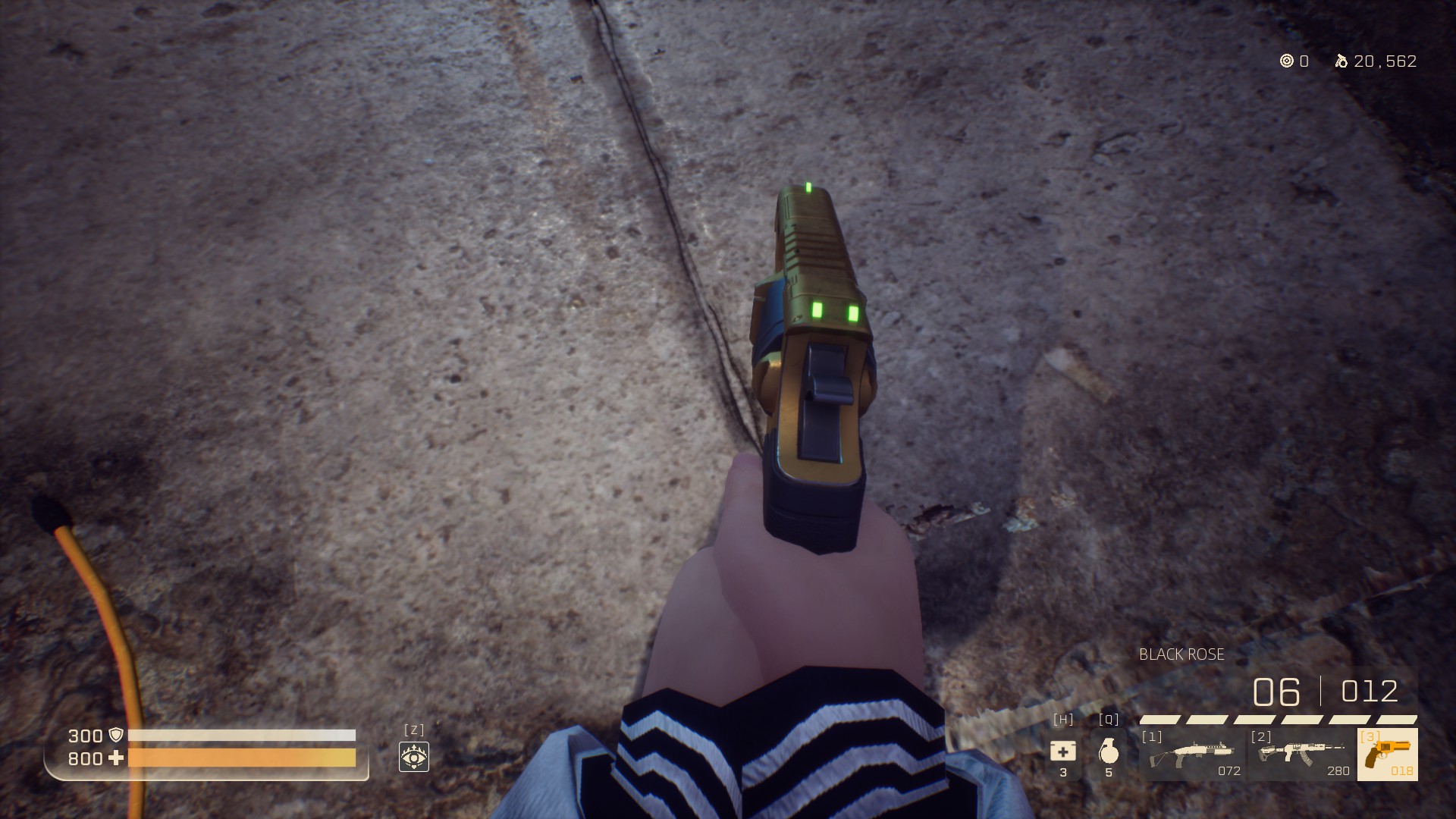Viewport: 1456px width, 819px height.
Task: Select the grenade item icon
Action: pos(1108,752)
